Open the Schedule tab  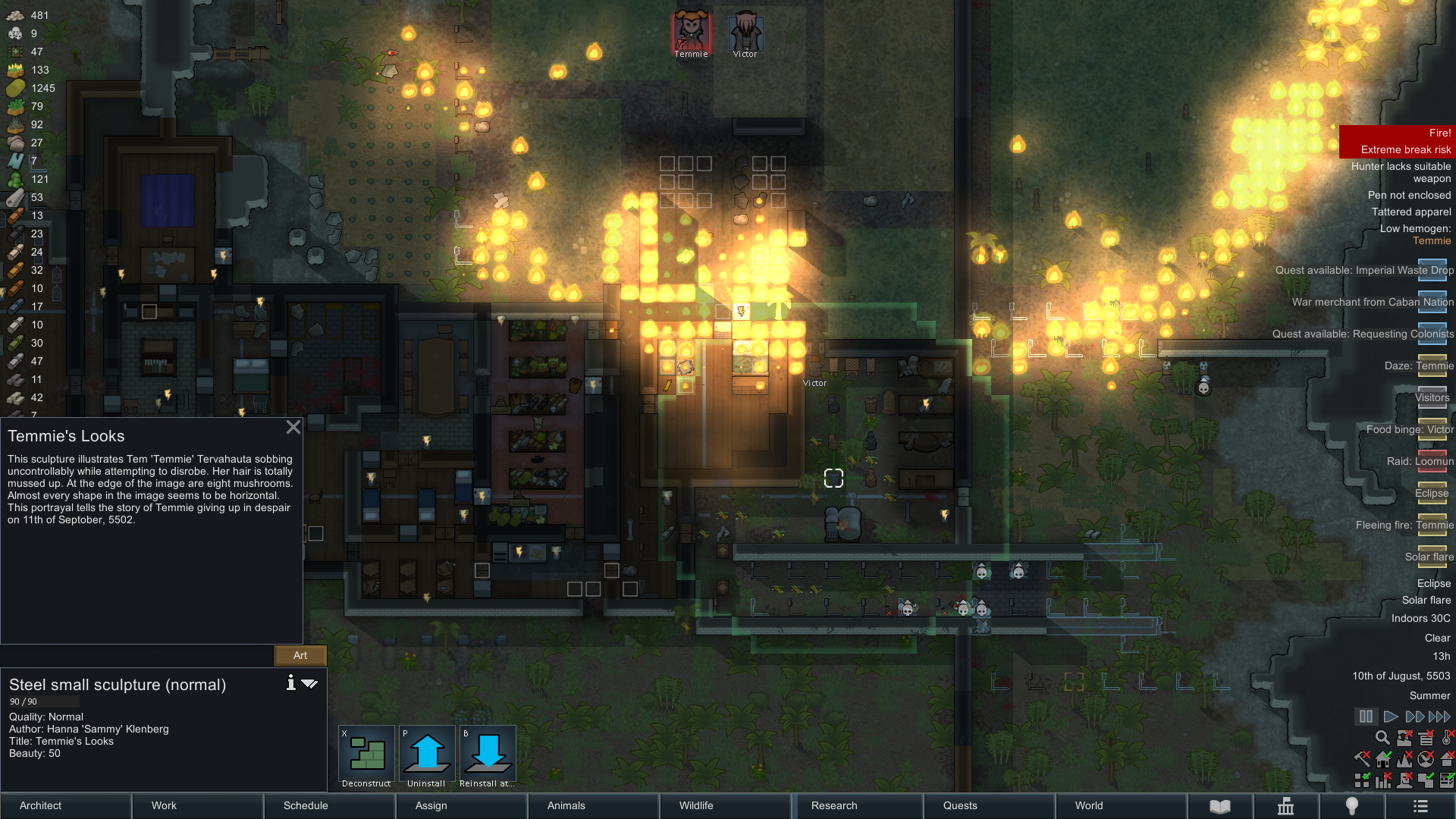(x=330, y=805)
